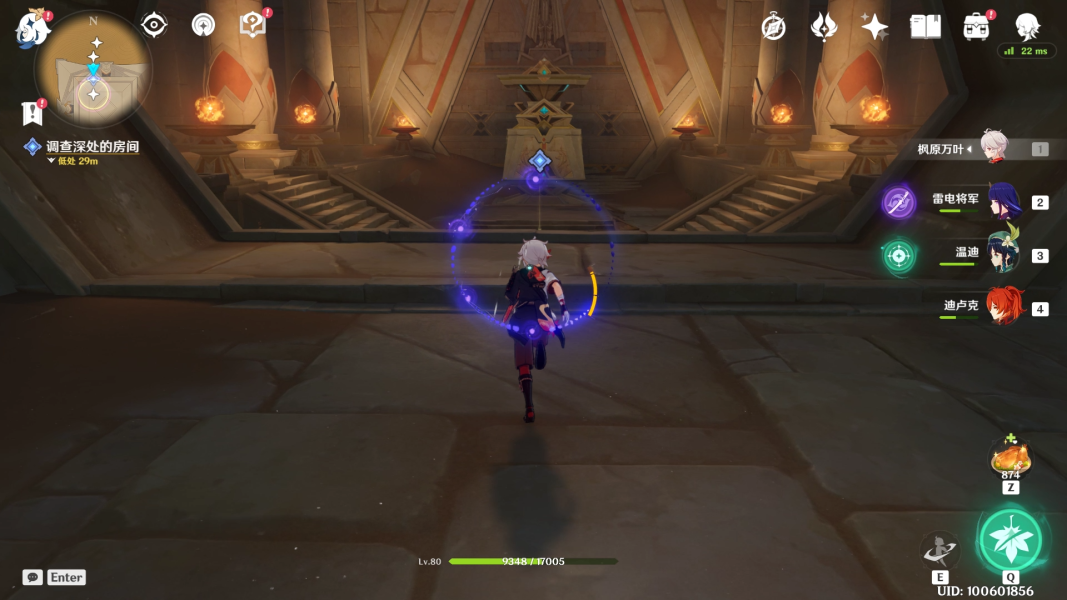
Task: Open the four-point star wish icon
Action: pos(874,27)
